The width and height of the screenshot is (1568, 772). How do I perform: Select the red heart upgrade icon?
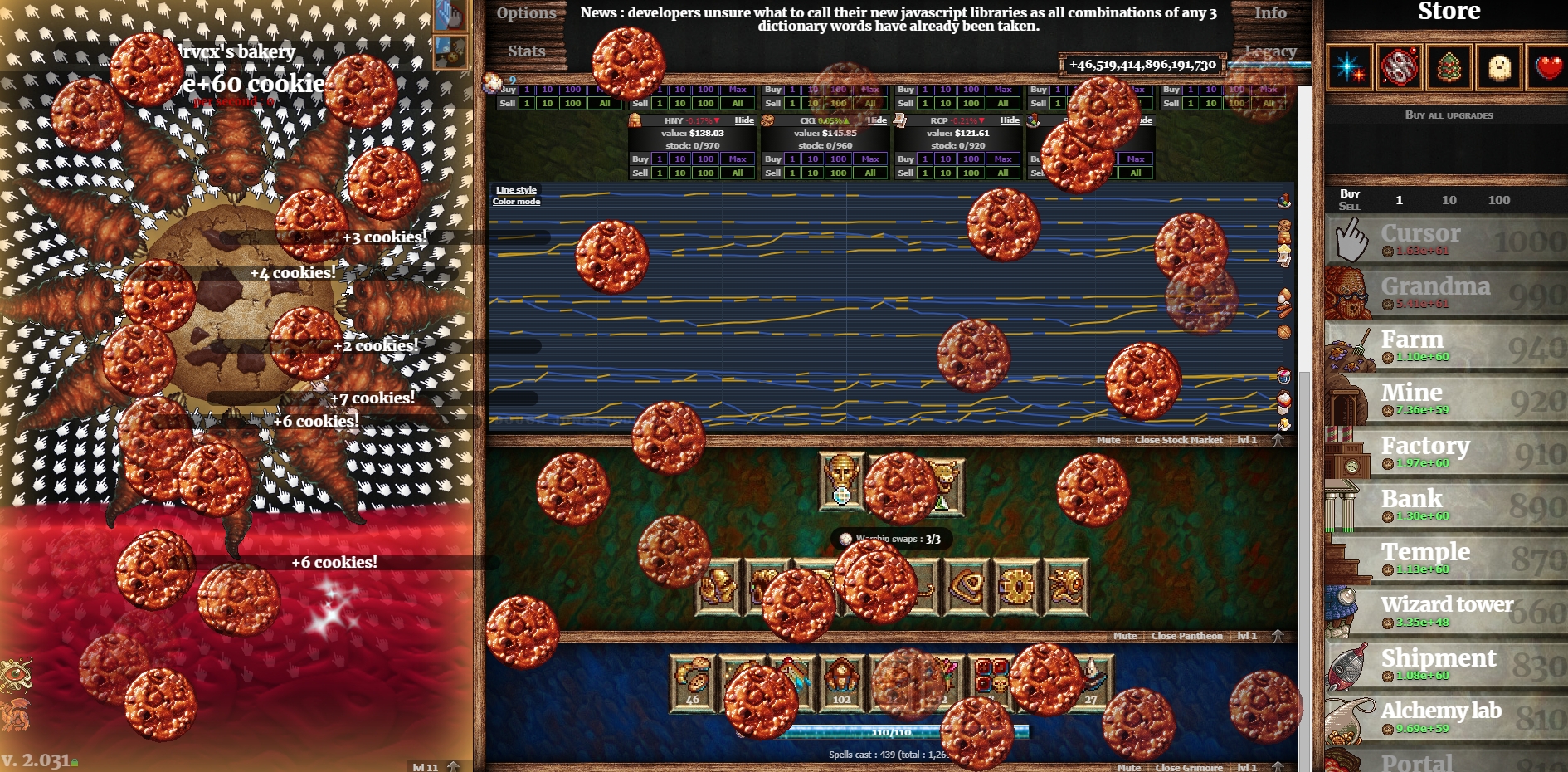point(1547,67)
